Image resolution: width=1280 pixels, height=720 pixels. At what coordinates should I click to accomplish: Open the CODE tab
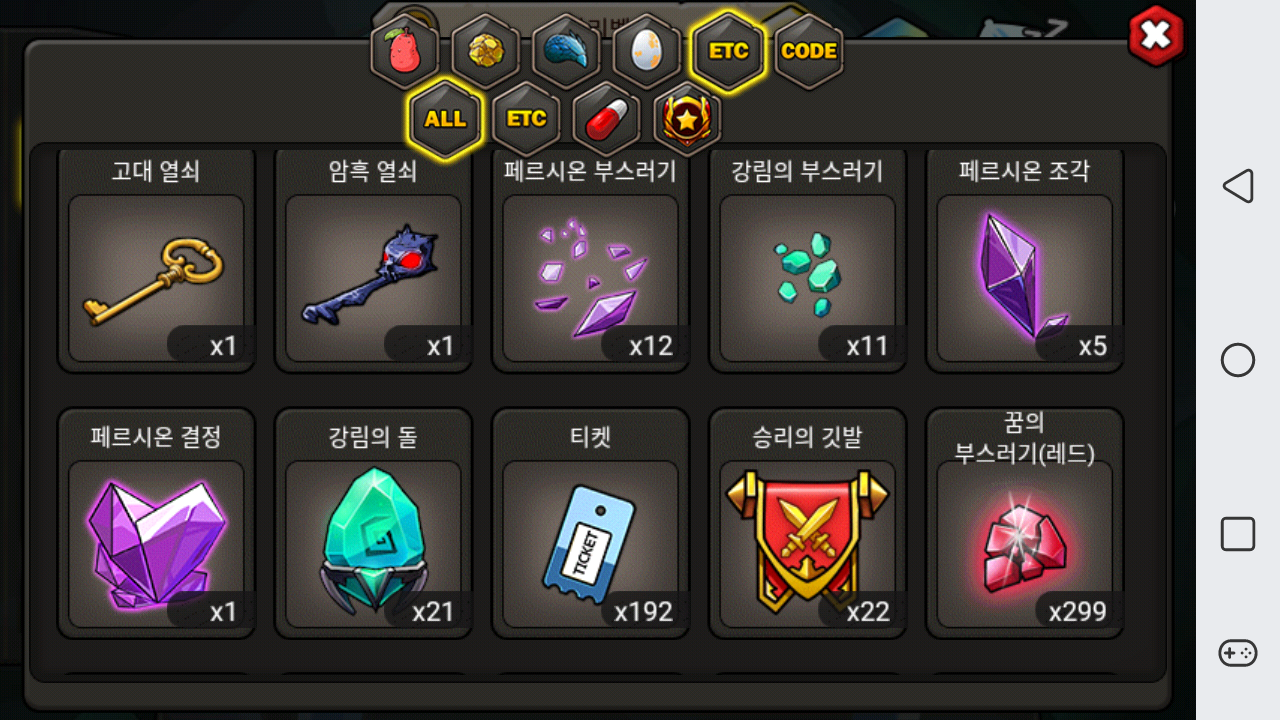(x=808, y=51)
